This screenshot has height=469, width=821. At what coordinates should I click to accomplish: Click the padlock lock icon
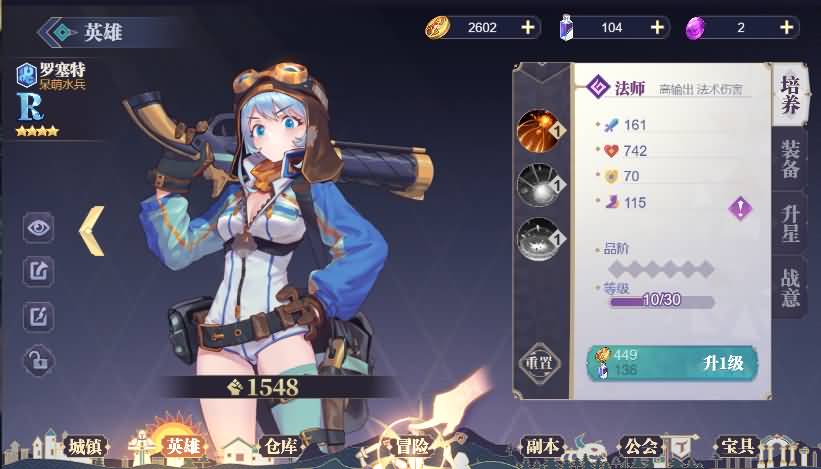pos(38,358)
